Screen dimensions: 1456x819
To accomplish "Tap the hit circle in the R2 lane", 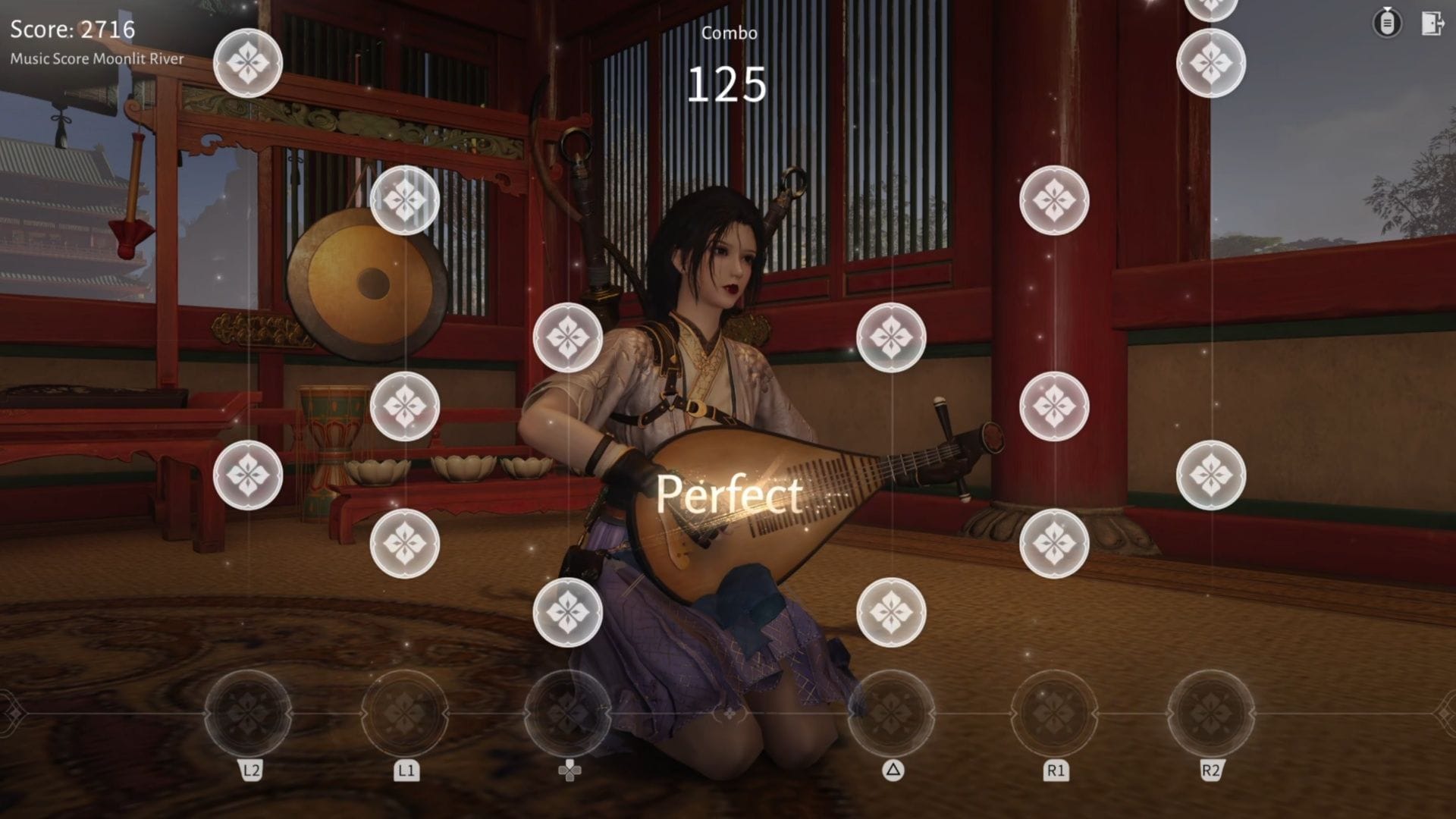I will tap(1211, 713).
